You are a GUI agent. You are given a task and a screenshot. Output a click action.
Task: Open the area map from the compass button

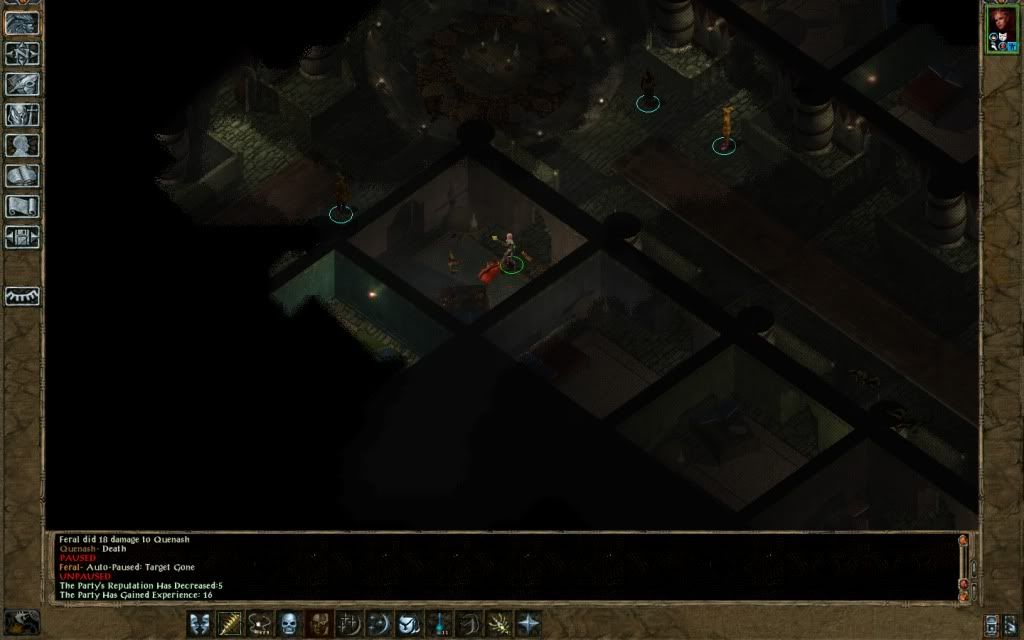(22, 53)
